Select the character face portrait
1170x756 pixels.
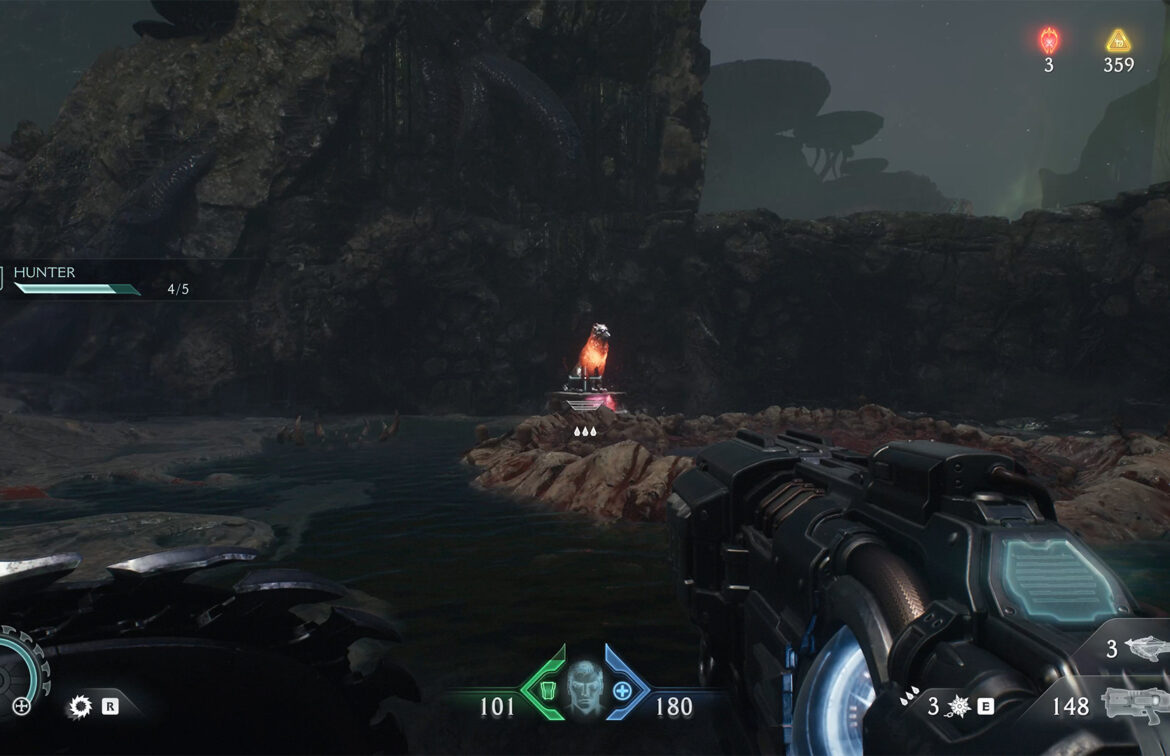(583, 688)
